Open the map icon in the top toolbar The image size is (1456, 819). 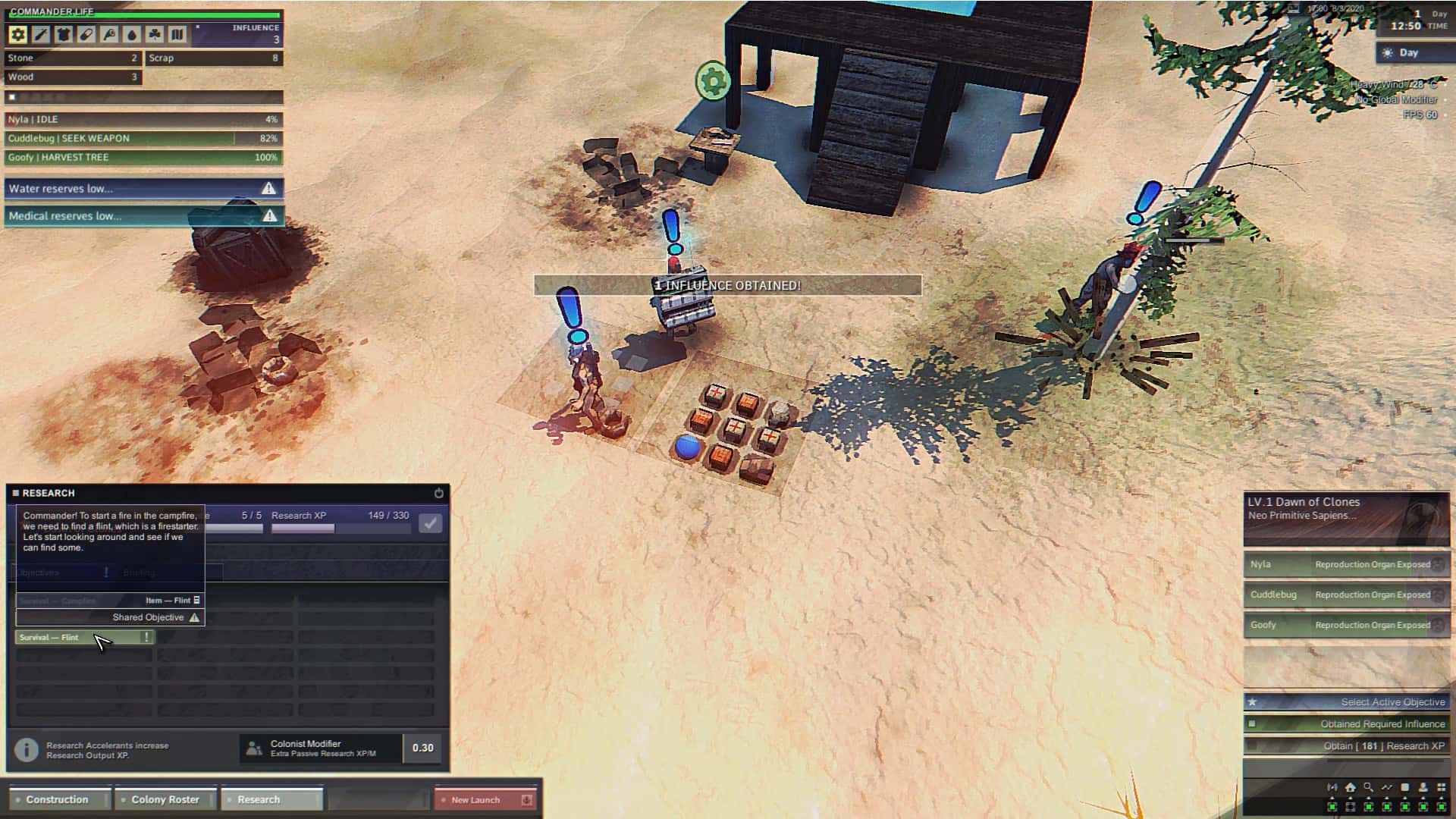[x=177, y=34]
